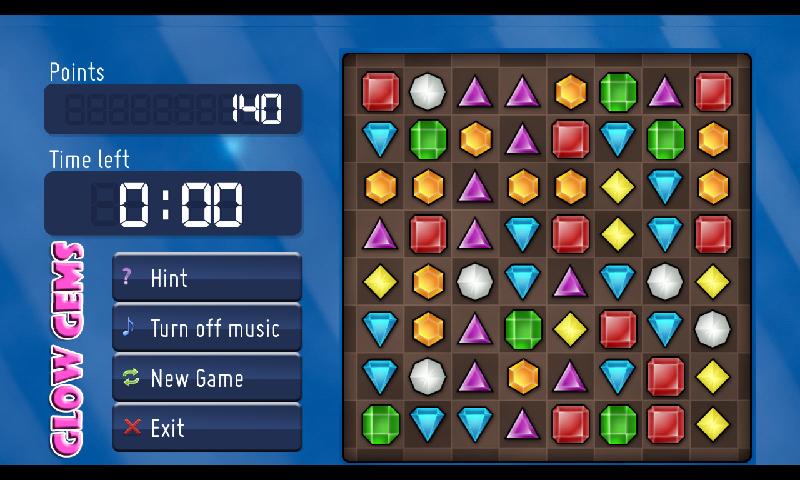Ask for a Hint

click(x=206, y=277)
